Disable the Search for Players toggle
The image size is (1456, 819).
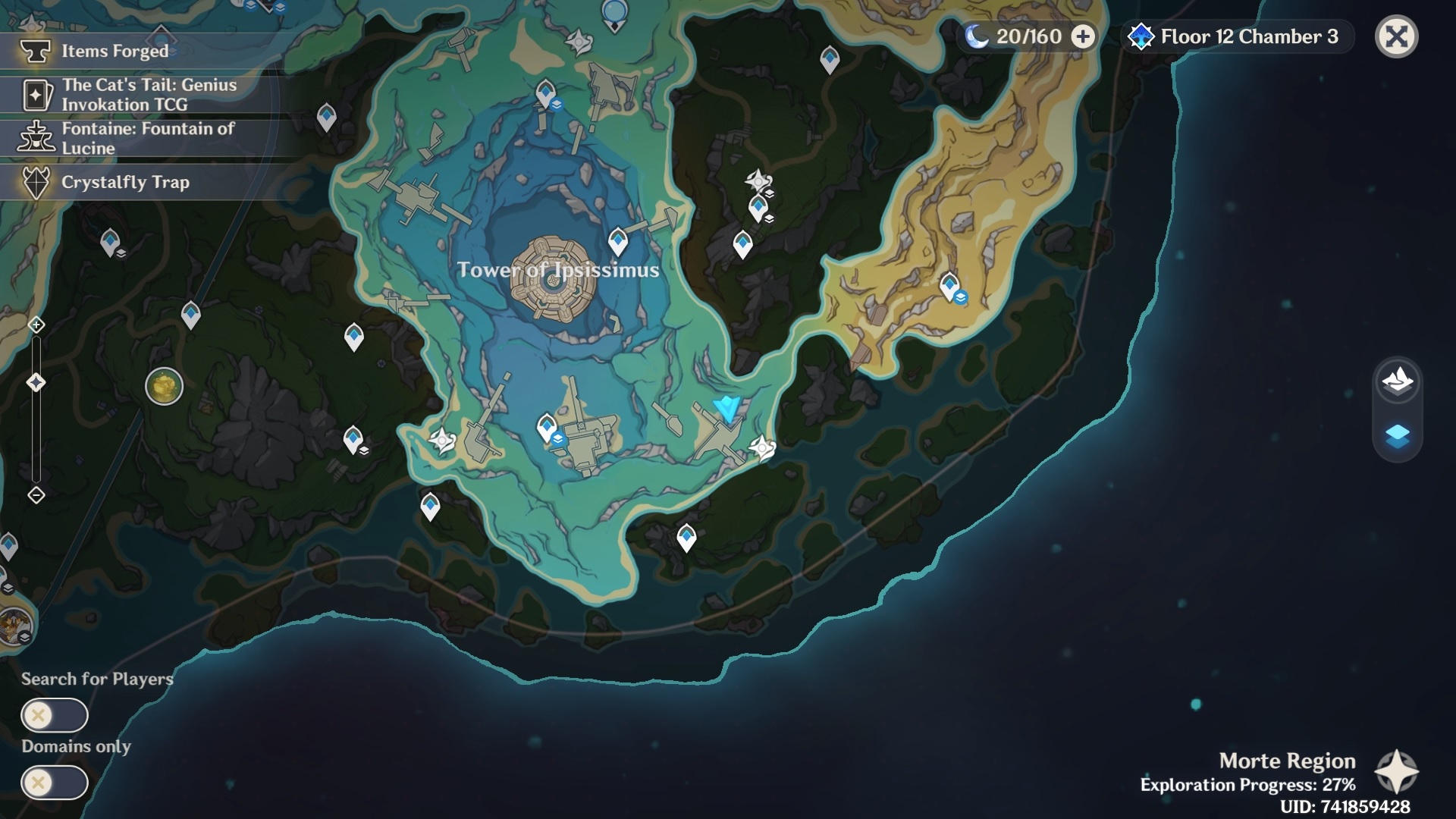click(55, 716)
